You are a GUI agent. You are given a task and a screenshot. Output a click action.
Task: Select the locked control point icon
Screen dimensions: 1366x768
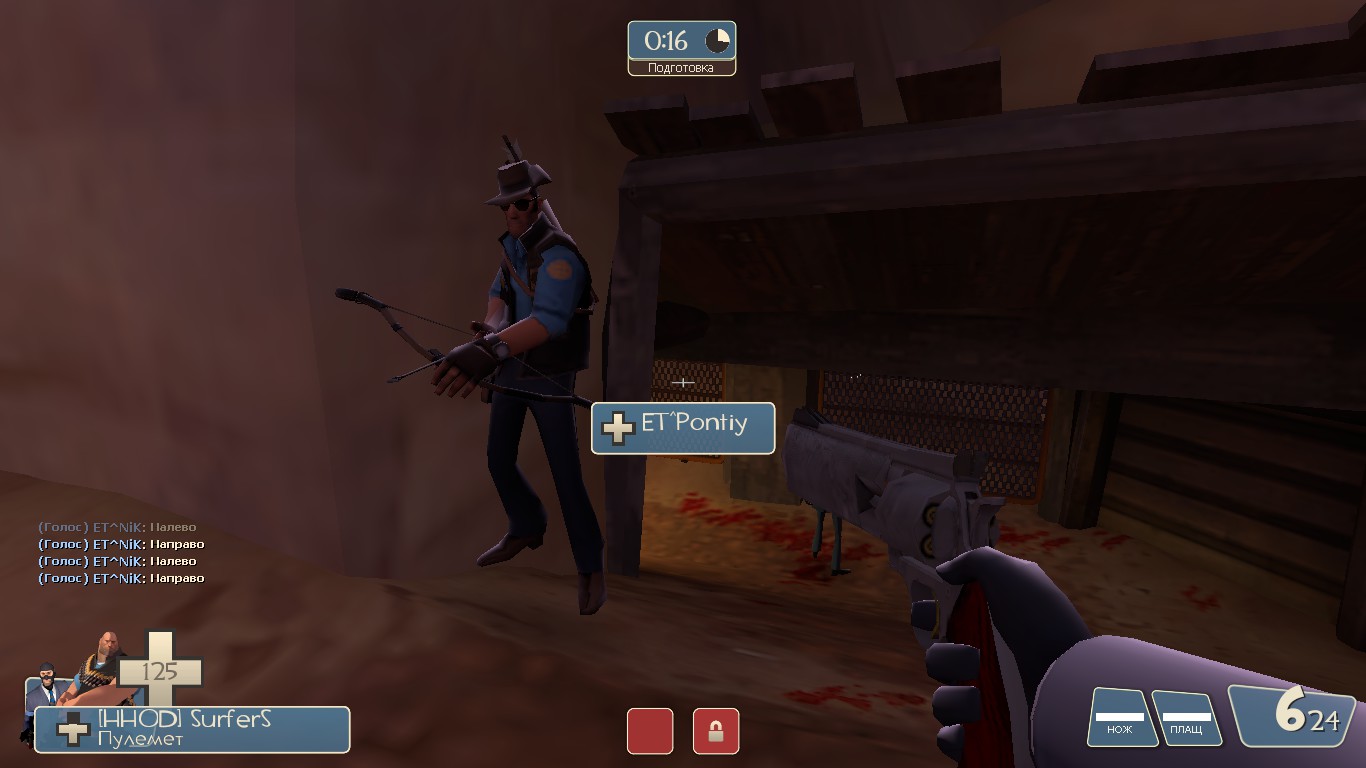(716, 731)
